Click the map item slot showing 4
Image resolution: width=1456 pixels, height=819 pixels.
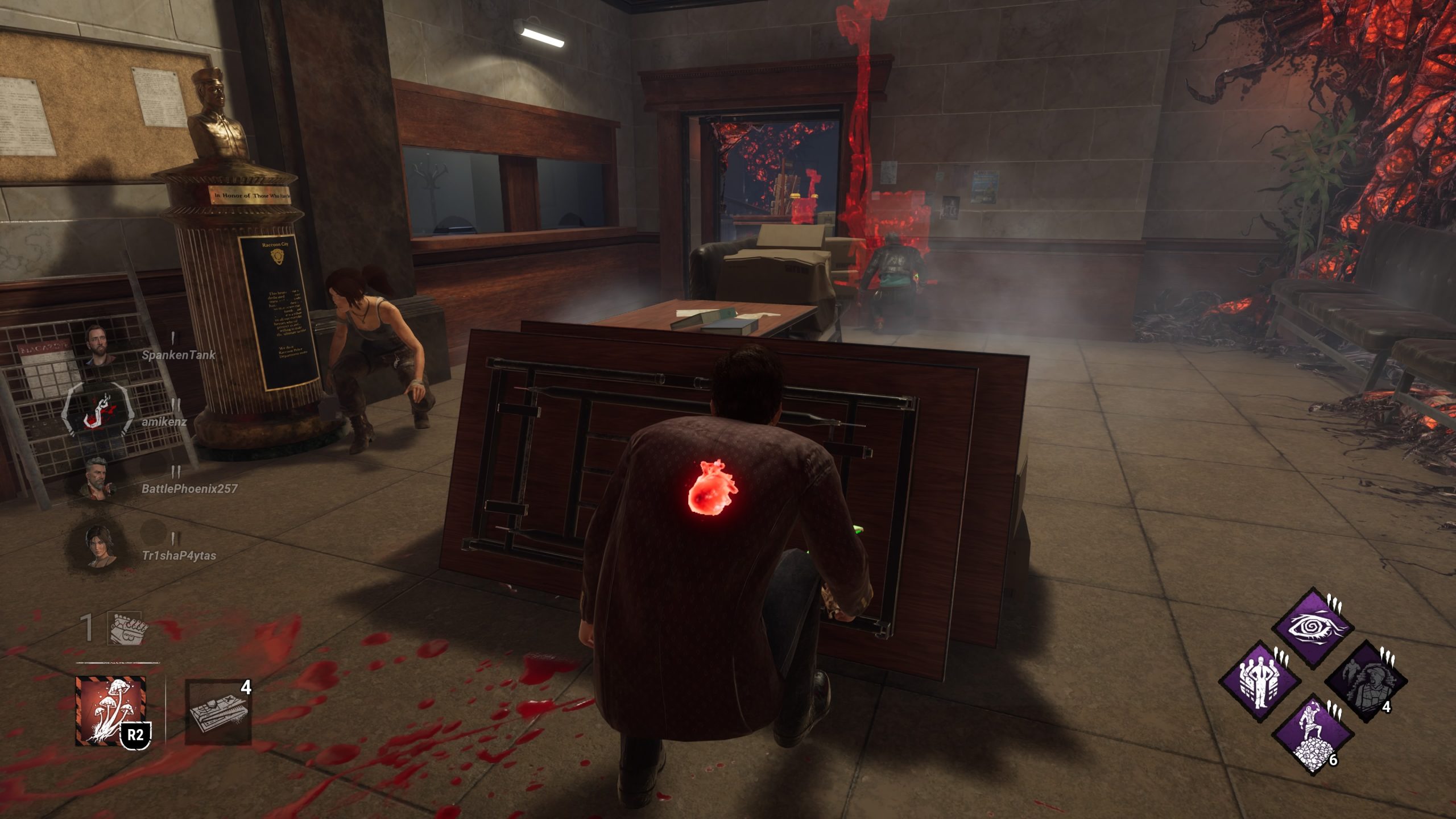click(x=218, y=712)
